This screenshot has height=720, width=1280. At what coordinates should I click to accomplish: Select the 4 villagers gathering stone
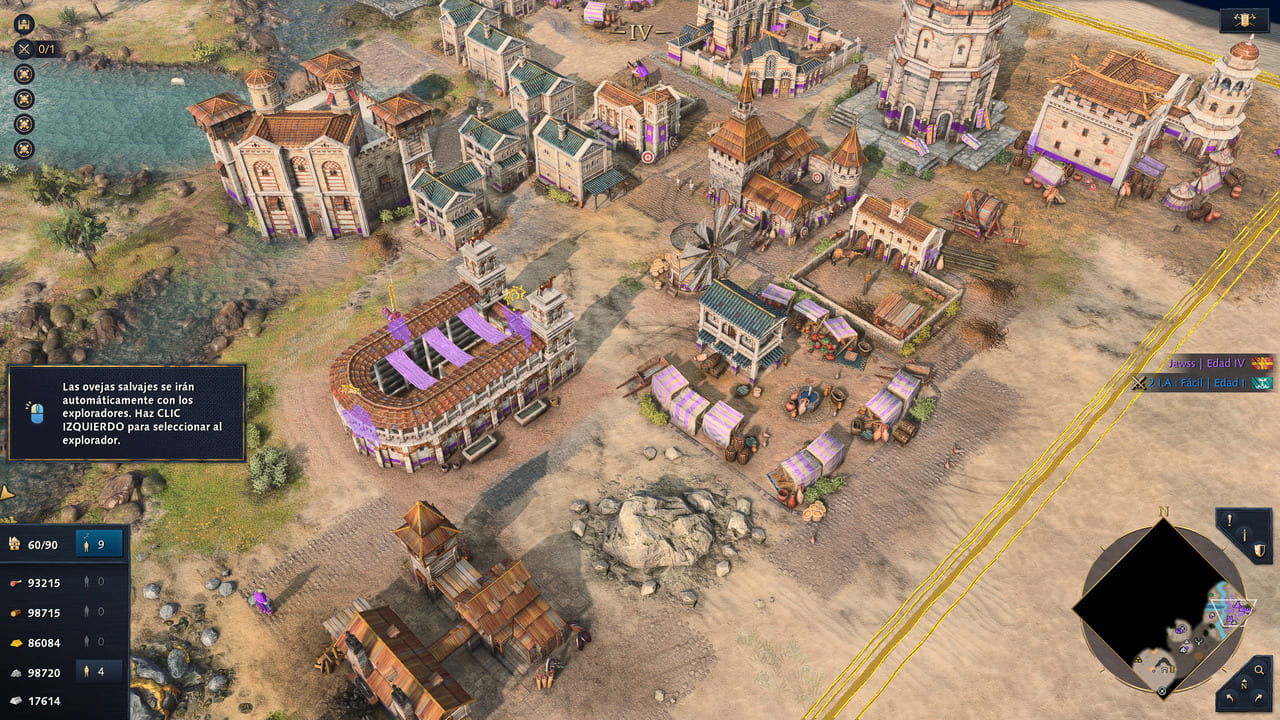[99, 672]
